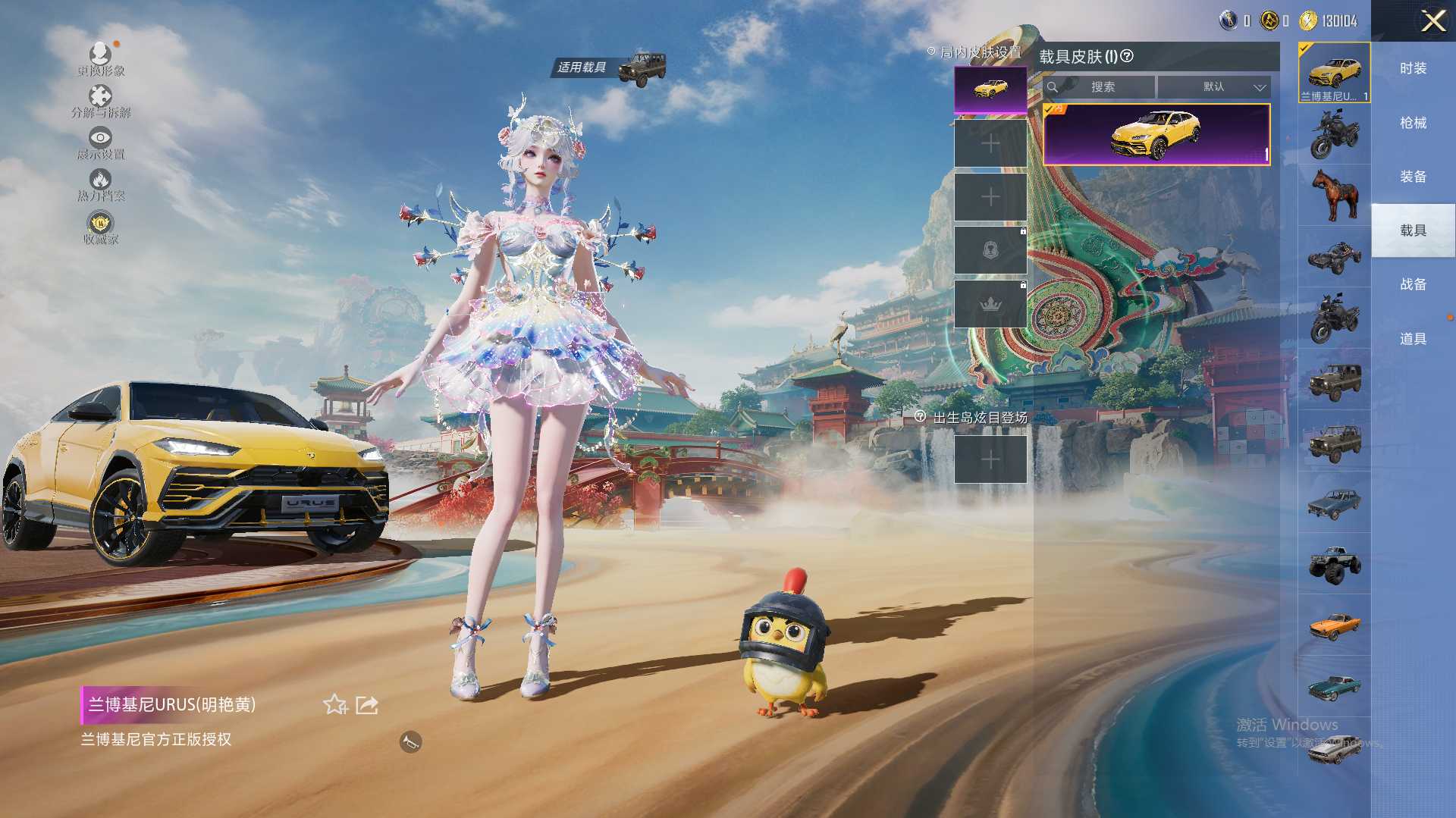Open the 收藏家 collector badge
Screen dimensions: 1456x818
point(100,227)
